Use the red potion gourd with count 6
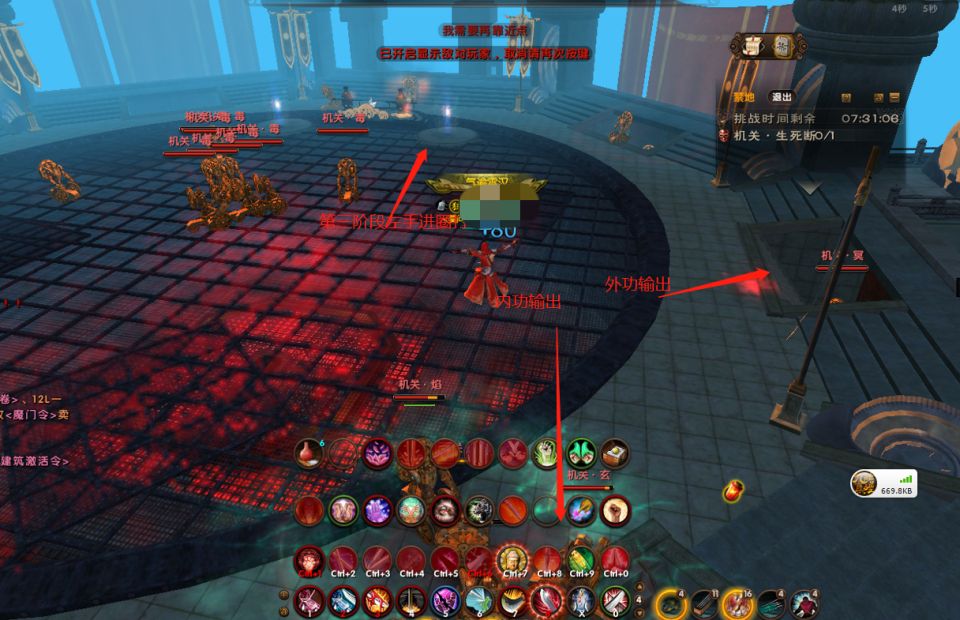Screen dimensions: 960x620 (310, 453)
